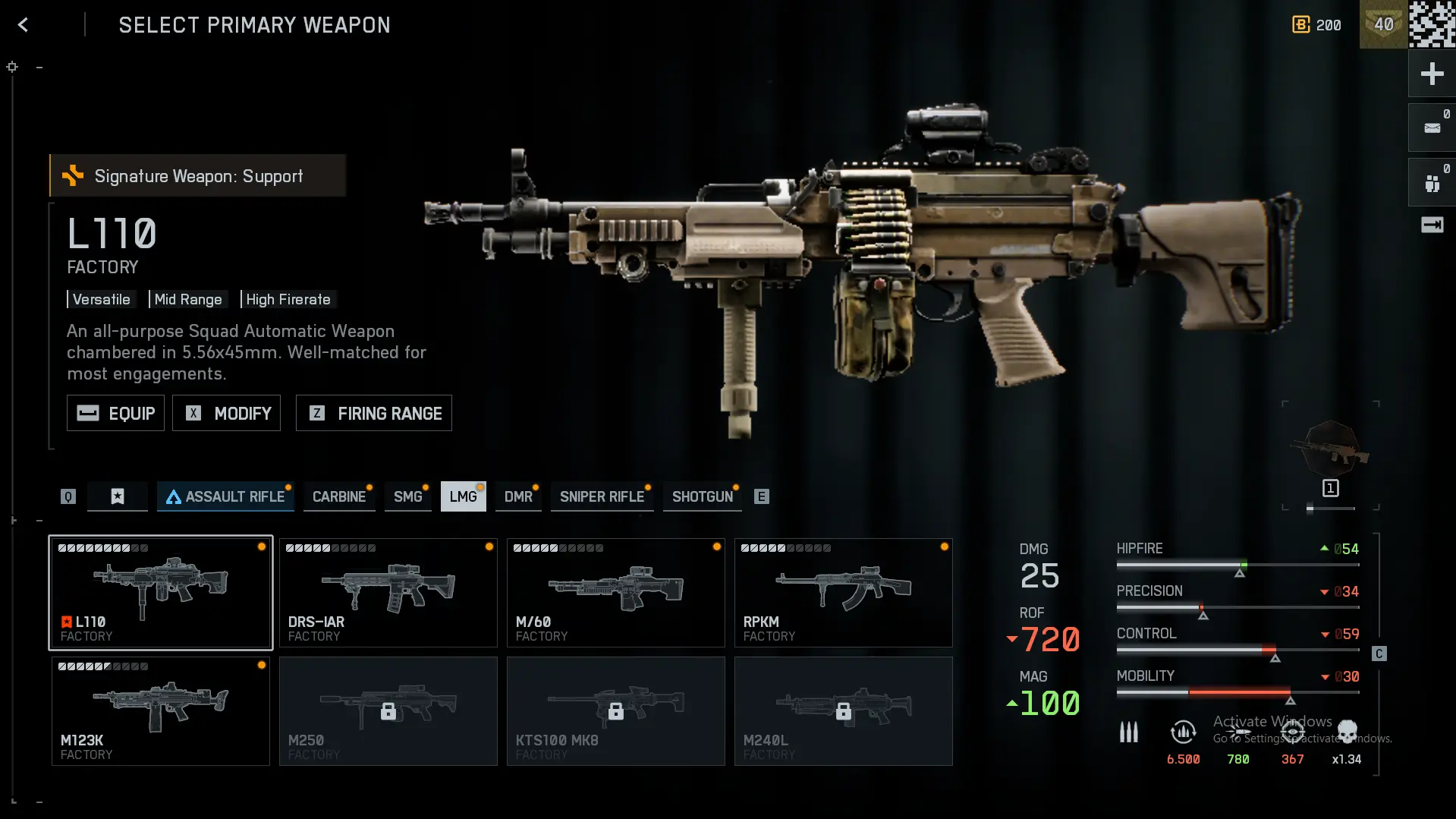Image resolution: width=1456 pixels, height=819 pixels.
Task: Switch to the Carbine category
Action: coord(338,496)
